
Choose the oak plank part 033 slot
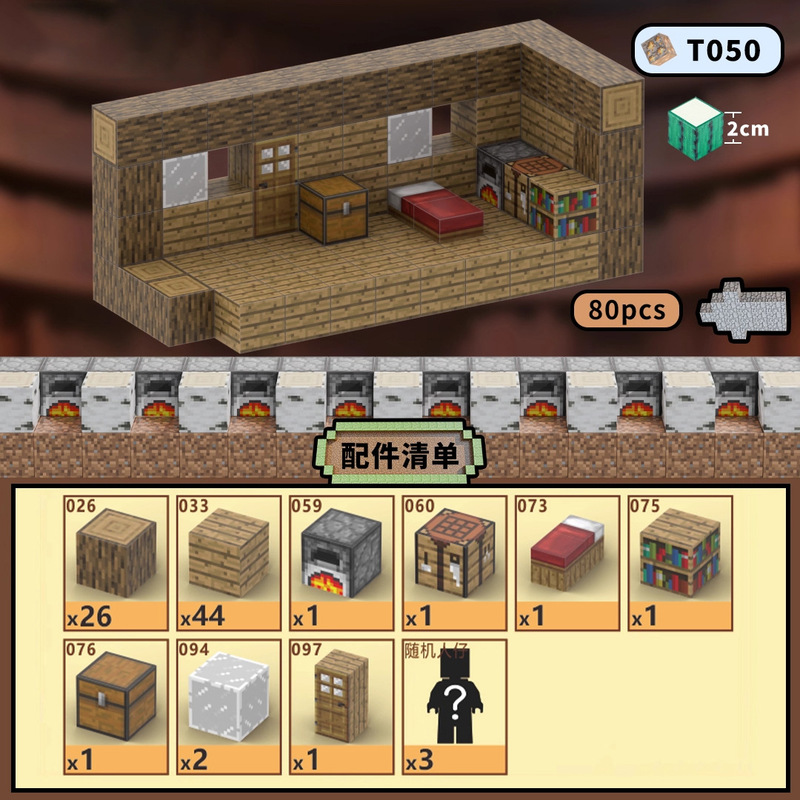[x=228, y=562]
